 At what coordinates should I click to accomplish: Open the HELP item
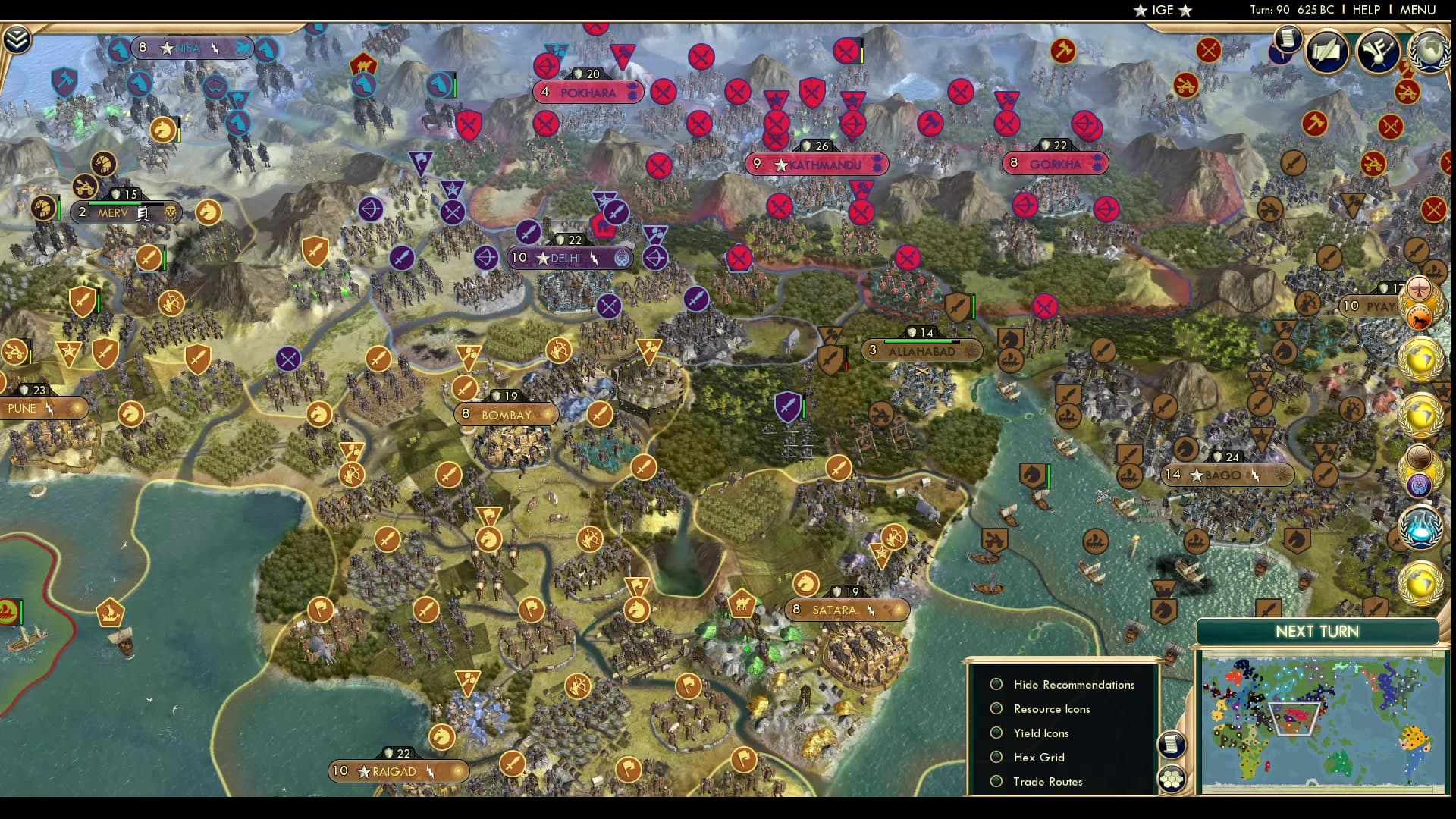(x=1365, y=10)
